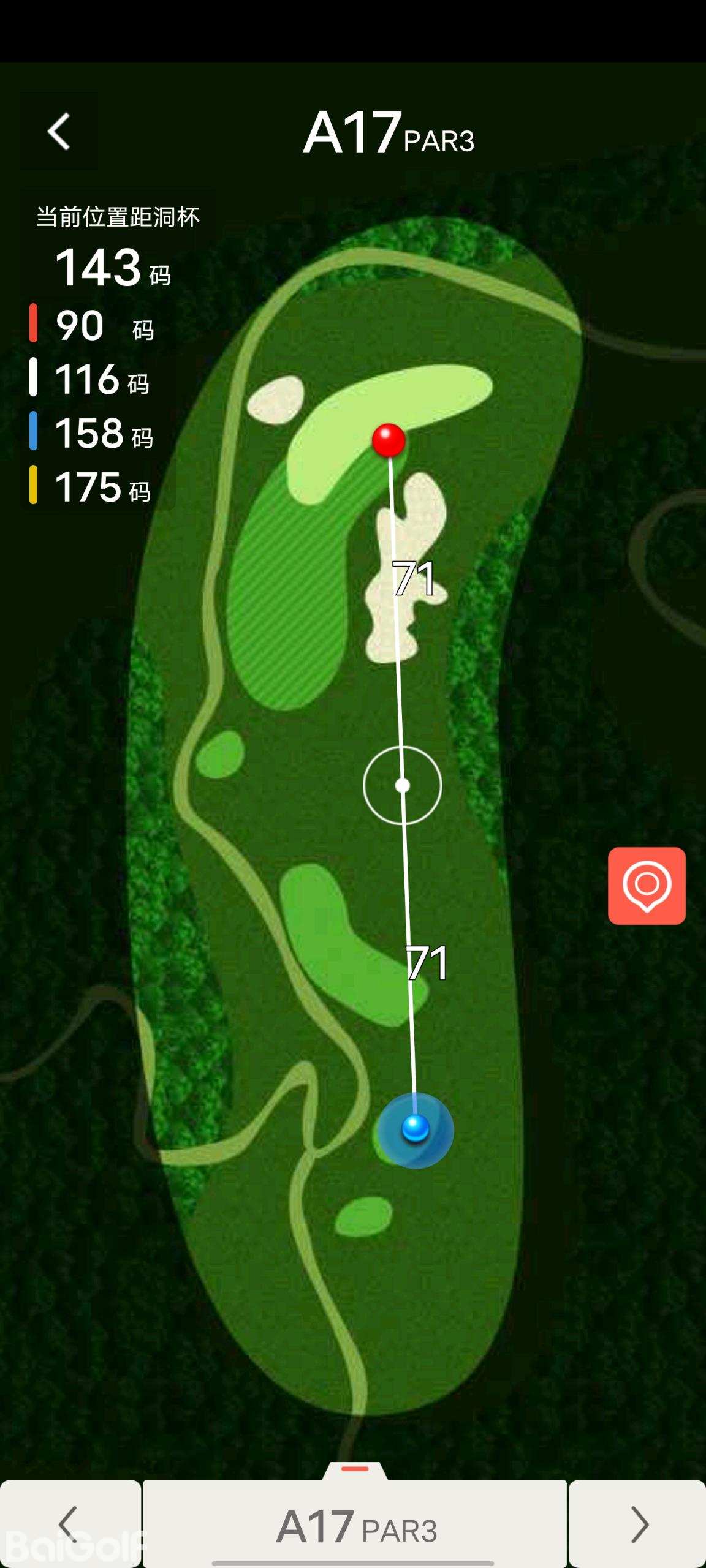Image resolution: width=706 pixels, height=1568 pixels.
Task: Go back using the top-left arrow
Action: [x=59, y=131]
